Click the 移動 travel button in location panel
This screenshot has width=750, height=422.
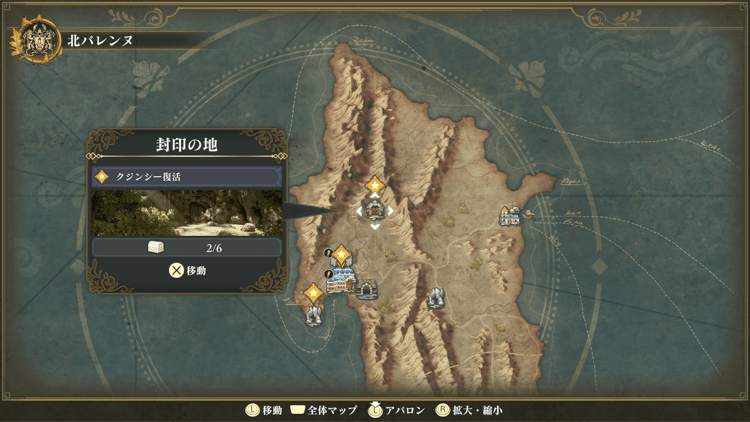(187, 270)
